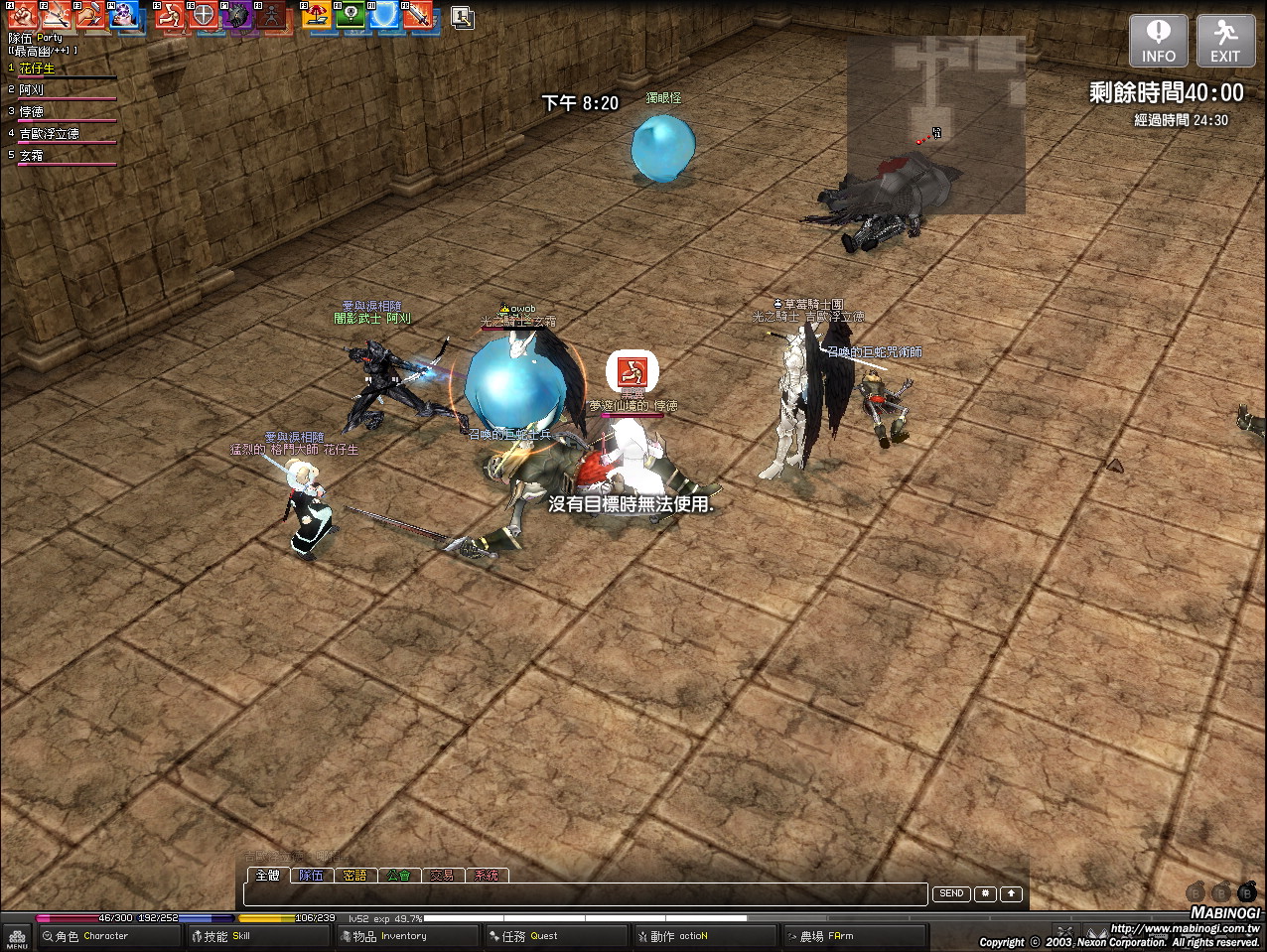Focus the chat input field
The width and height of the screenshot is (1267, 952).
click(586, 894)
